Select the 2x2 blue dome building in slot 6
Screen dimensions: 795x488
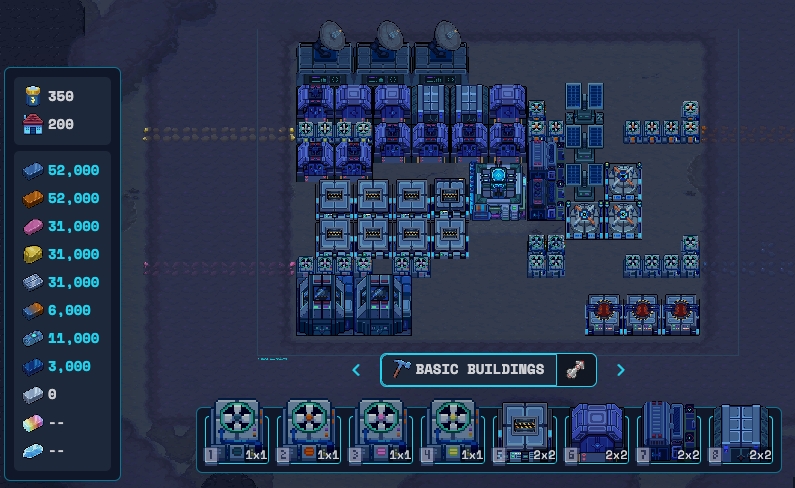point(599,433)
